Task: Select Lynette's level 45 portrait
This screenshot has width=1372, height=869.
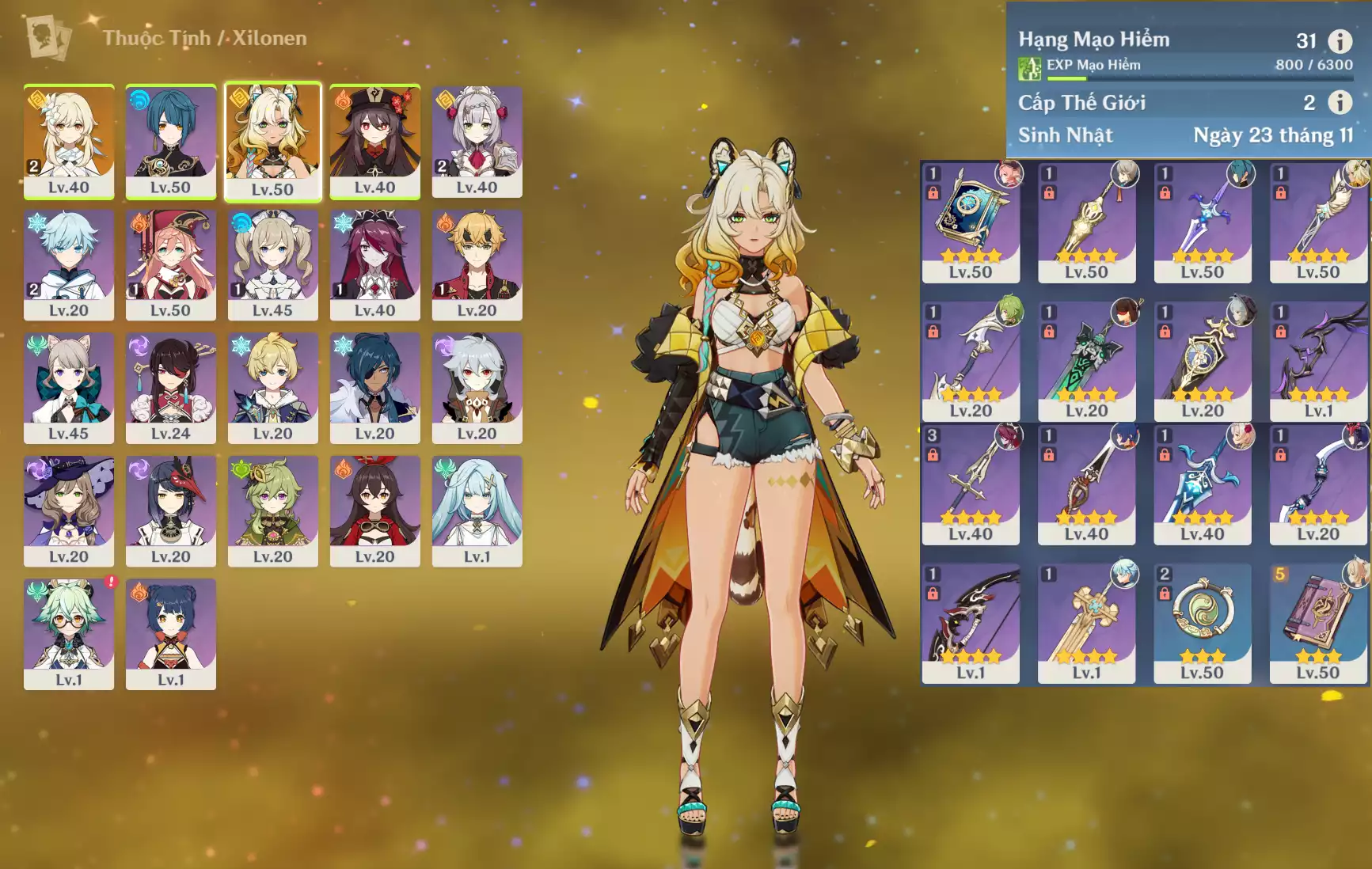Action: (x=69, y=388)
